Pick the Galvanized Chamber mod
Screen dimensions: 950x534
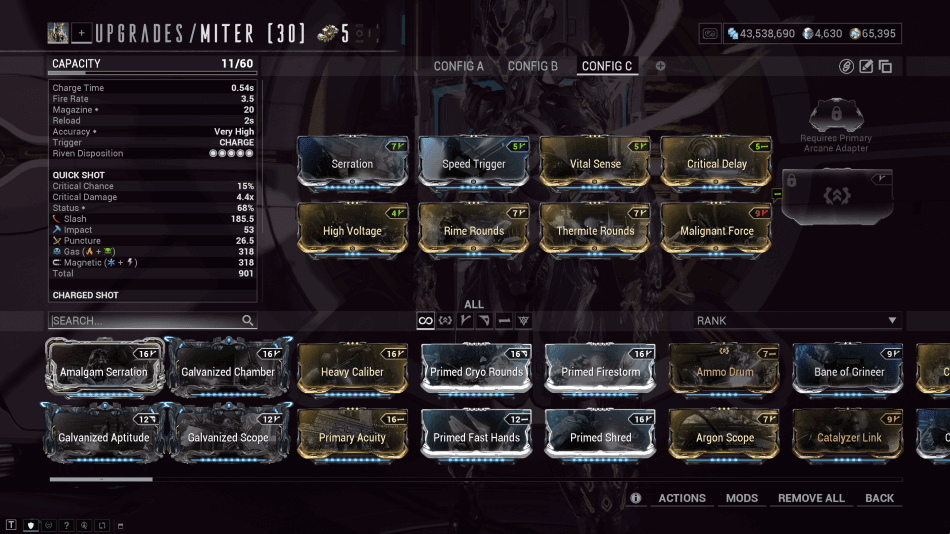228,371
